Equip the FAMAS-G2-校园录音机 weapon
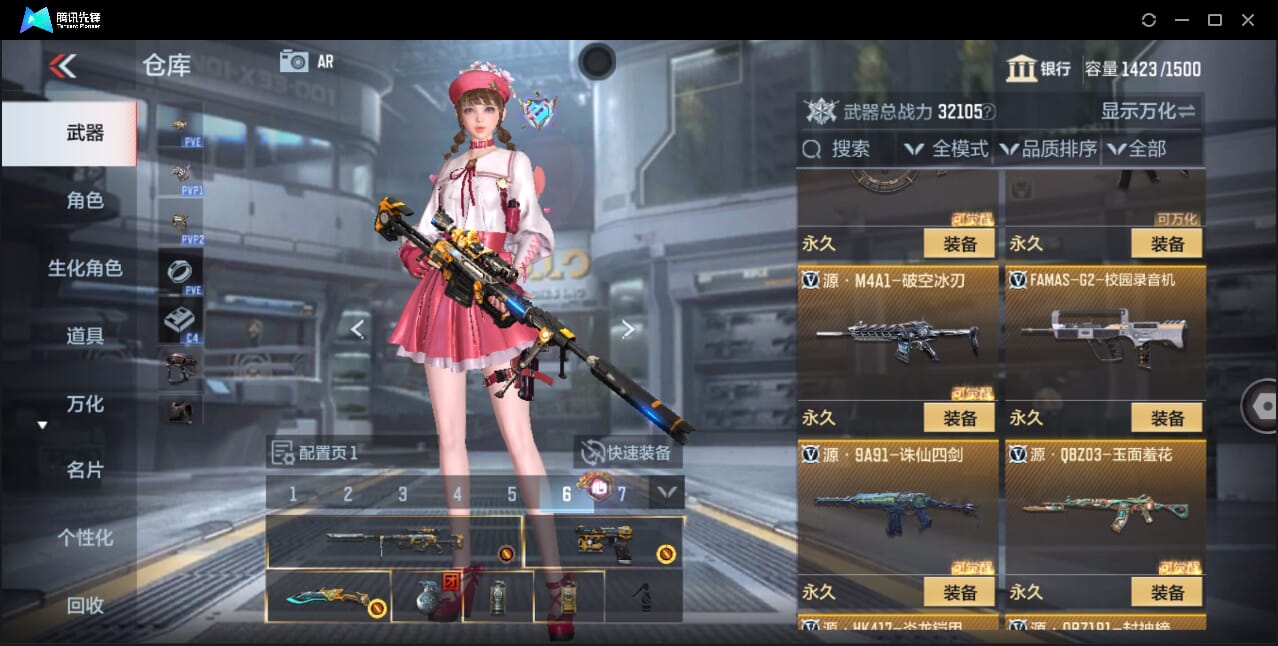 pos(1166,418)
